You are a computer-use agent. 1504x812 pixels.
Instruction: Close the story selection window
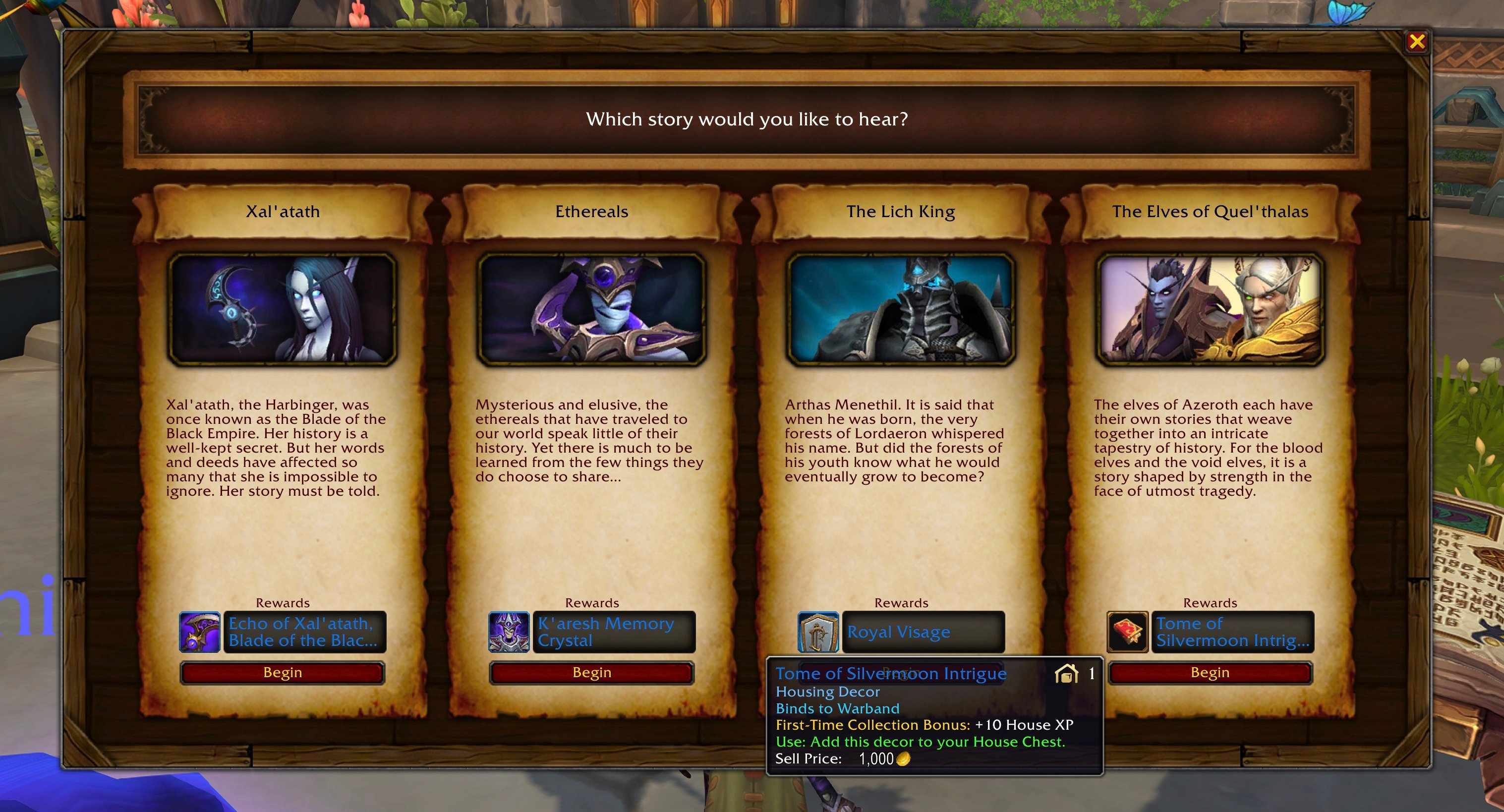1416,42
